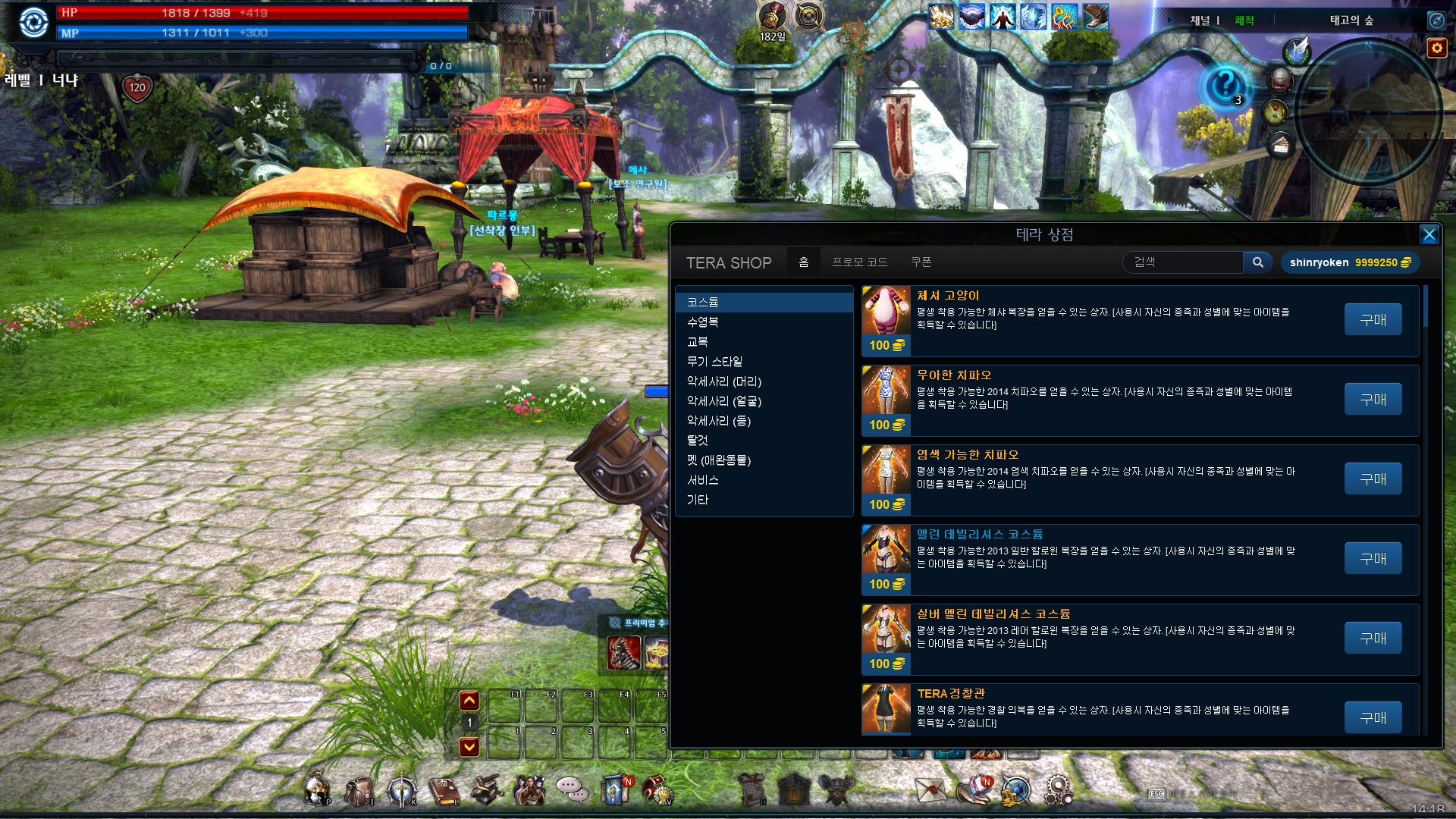Purchase TERA 경찰관 with its 구매 button
This screenshot has height=819, width=1456.
coord(1373,717)
